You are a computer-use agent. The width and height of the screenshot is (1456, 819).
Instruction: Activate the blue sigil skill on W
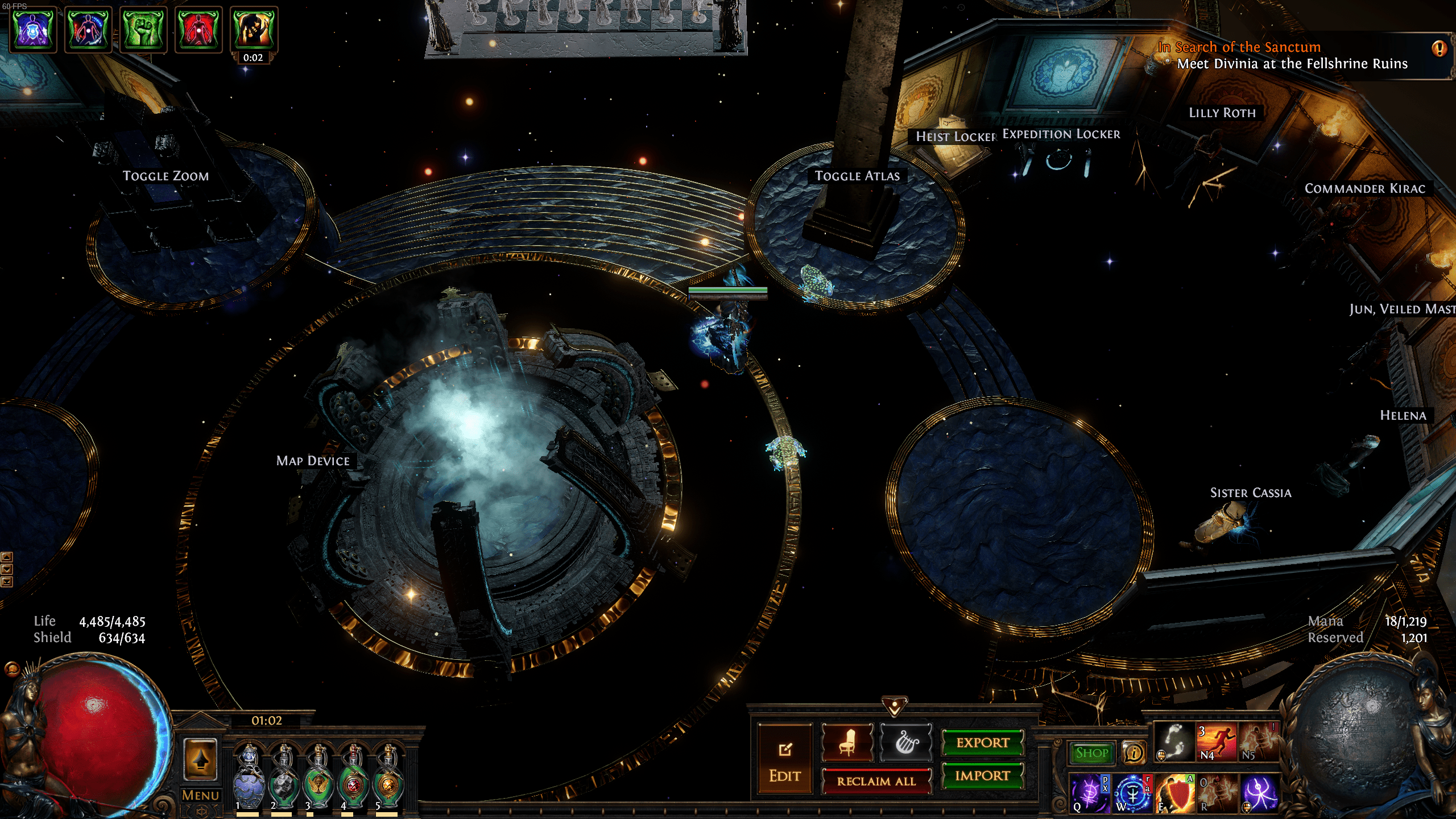point(1132,793)
